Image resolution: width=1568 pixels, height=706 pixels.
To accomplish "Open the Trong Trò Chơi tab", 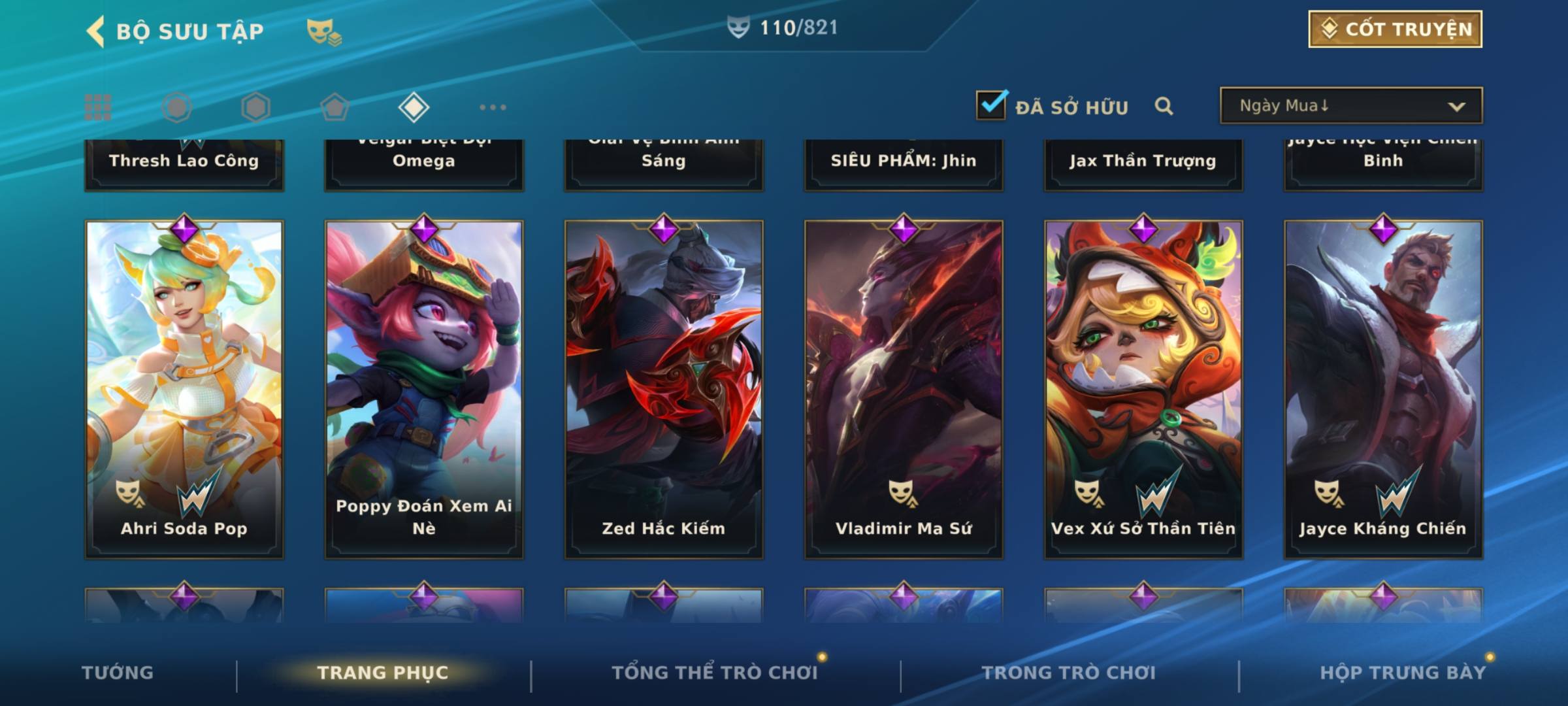I will [x=1069, y=673].
